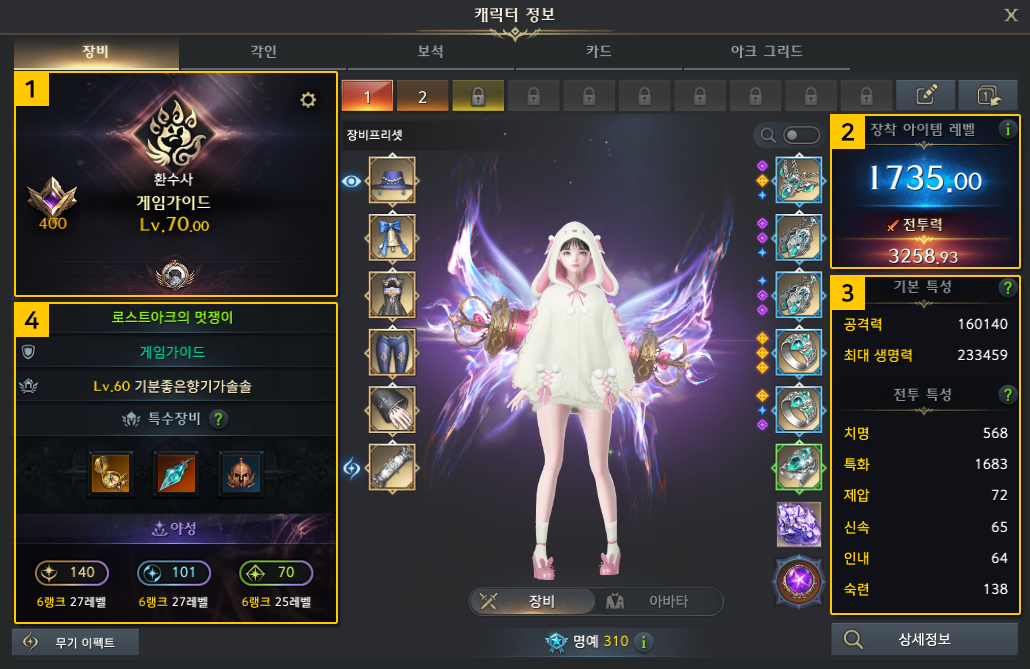
Task: Toggle the switch beside the magnifier
Action: 795,135
